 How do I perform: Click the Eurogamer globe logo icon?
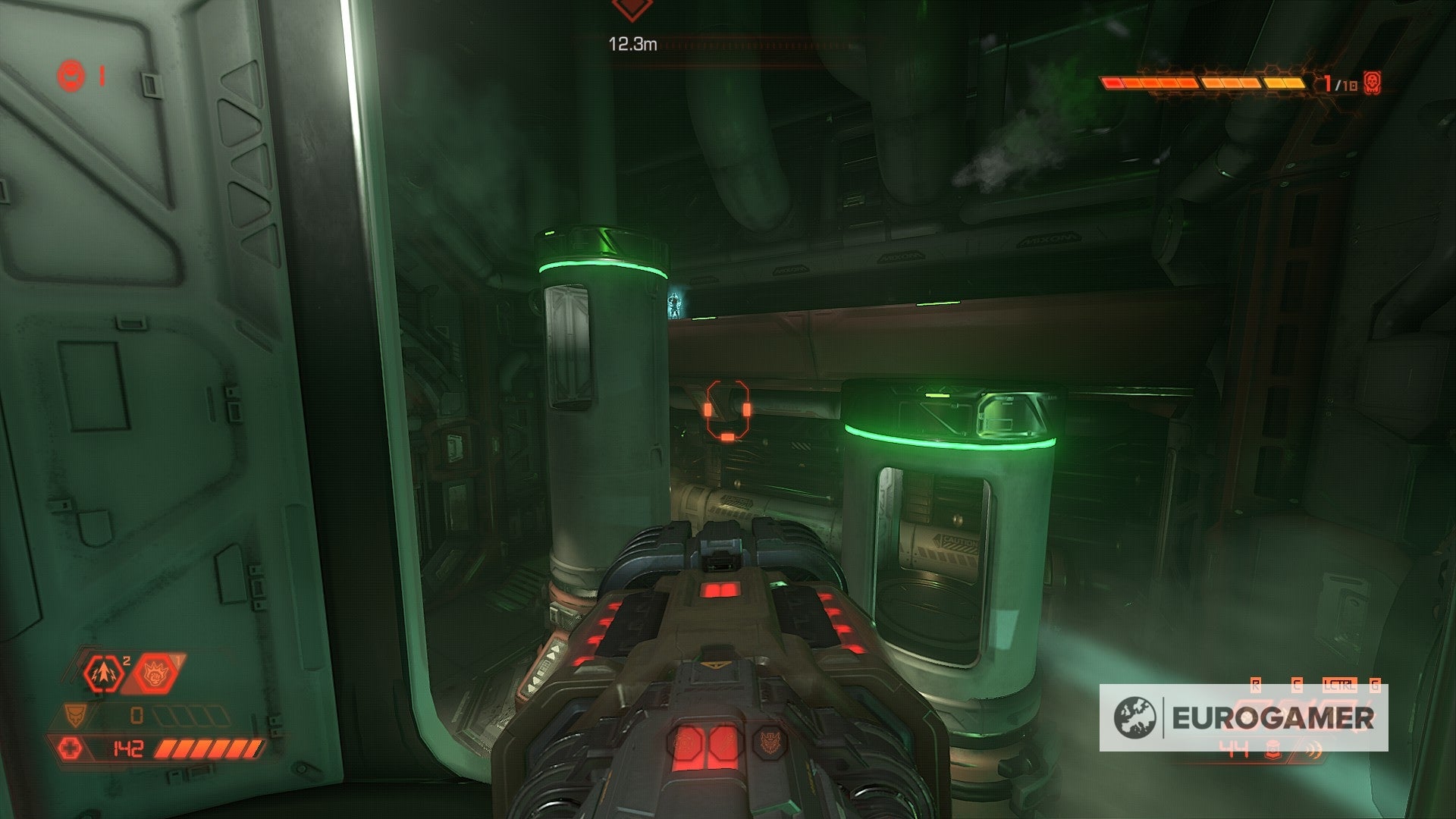tap(1134, 717)
